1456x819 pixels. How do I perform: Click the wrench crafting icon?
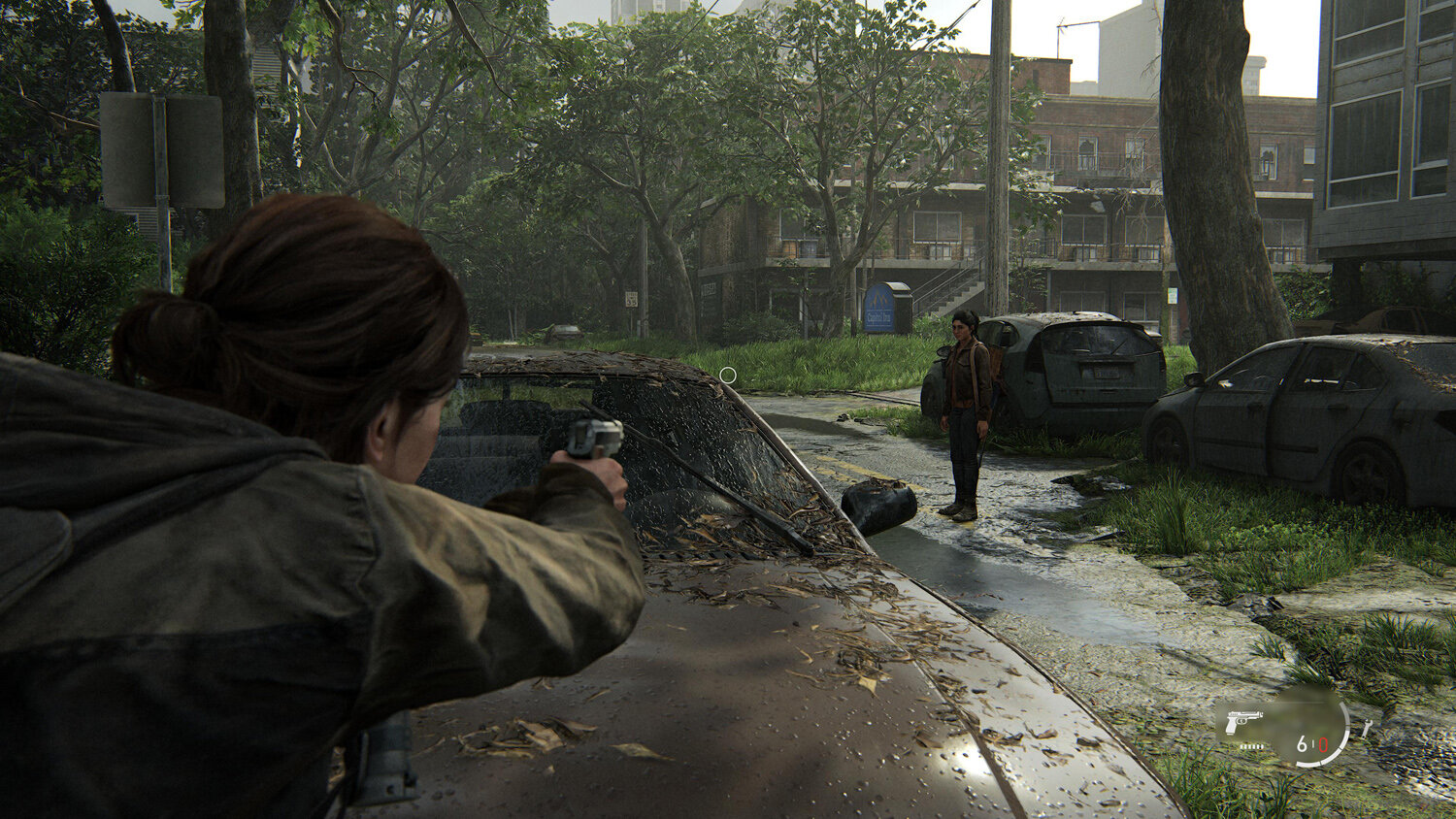[x=1368, y=728]
